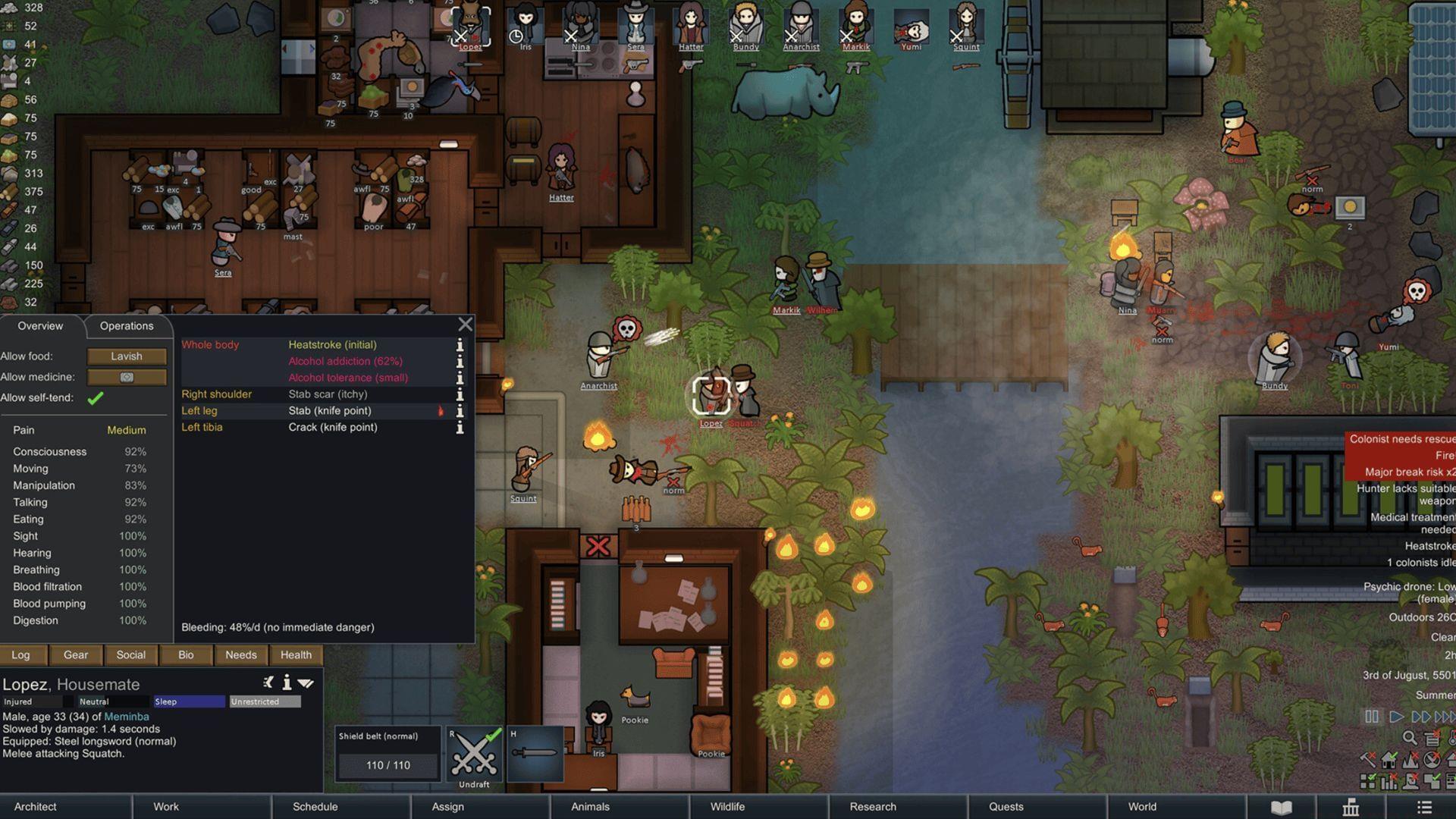This screenshot has height=819, width=1456.
Task: Open the Lavish food restriction dropdown
Action: tap(127, 356)
